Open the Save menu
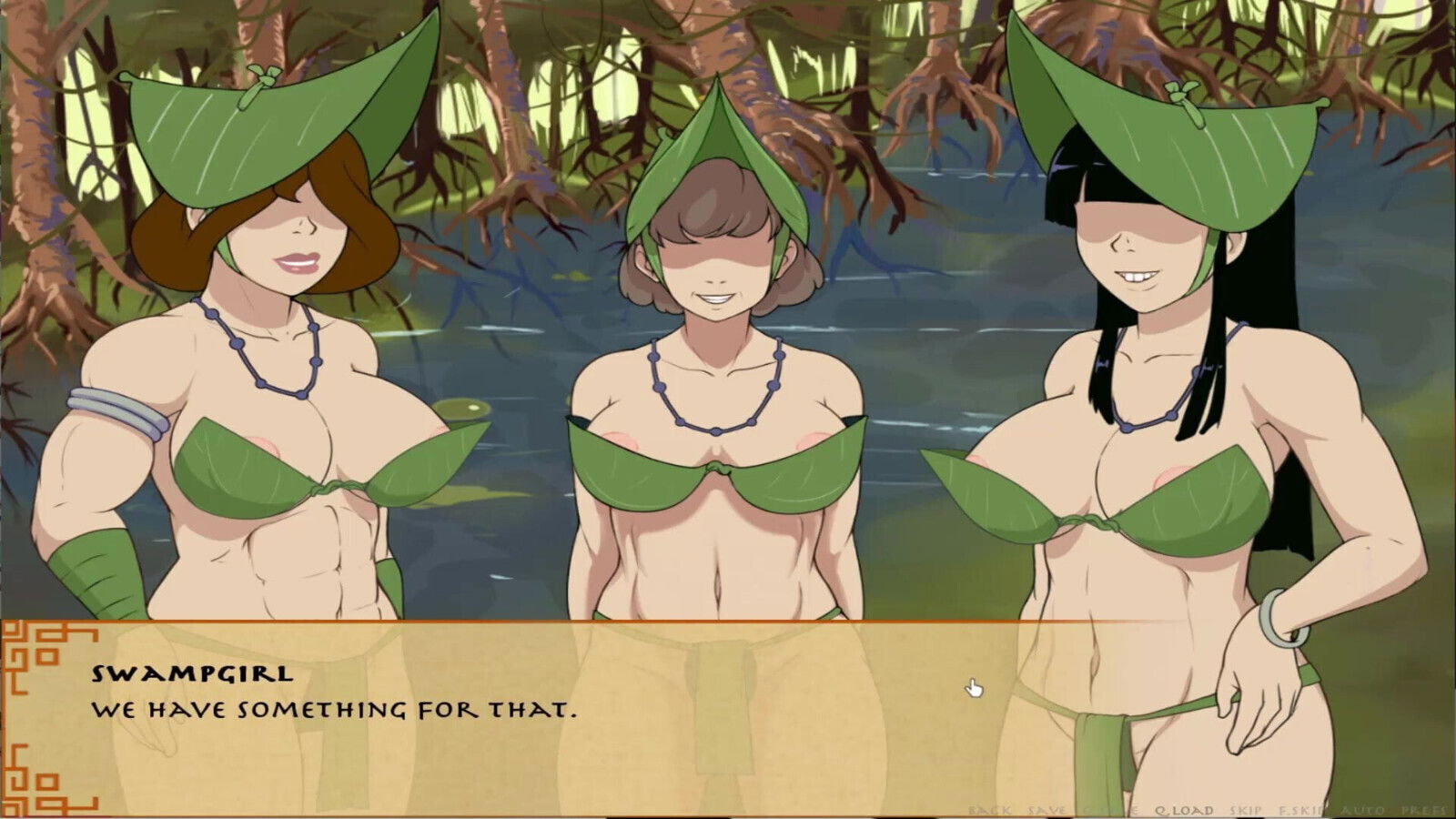This screenshot has height=819, width=1456. click(x=1046, y=810)
